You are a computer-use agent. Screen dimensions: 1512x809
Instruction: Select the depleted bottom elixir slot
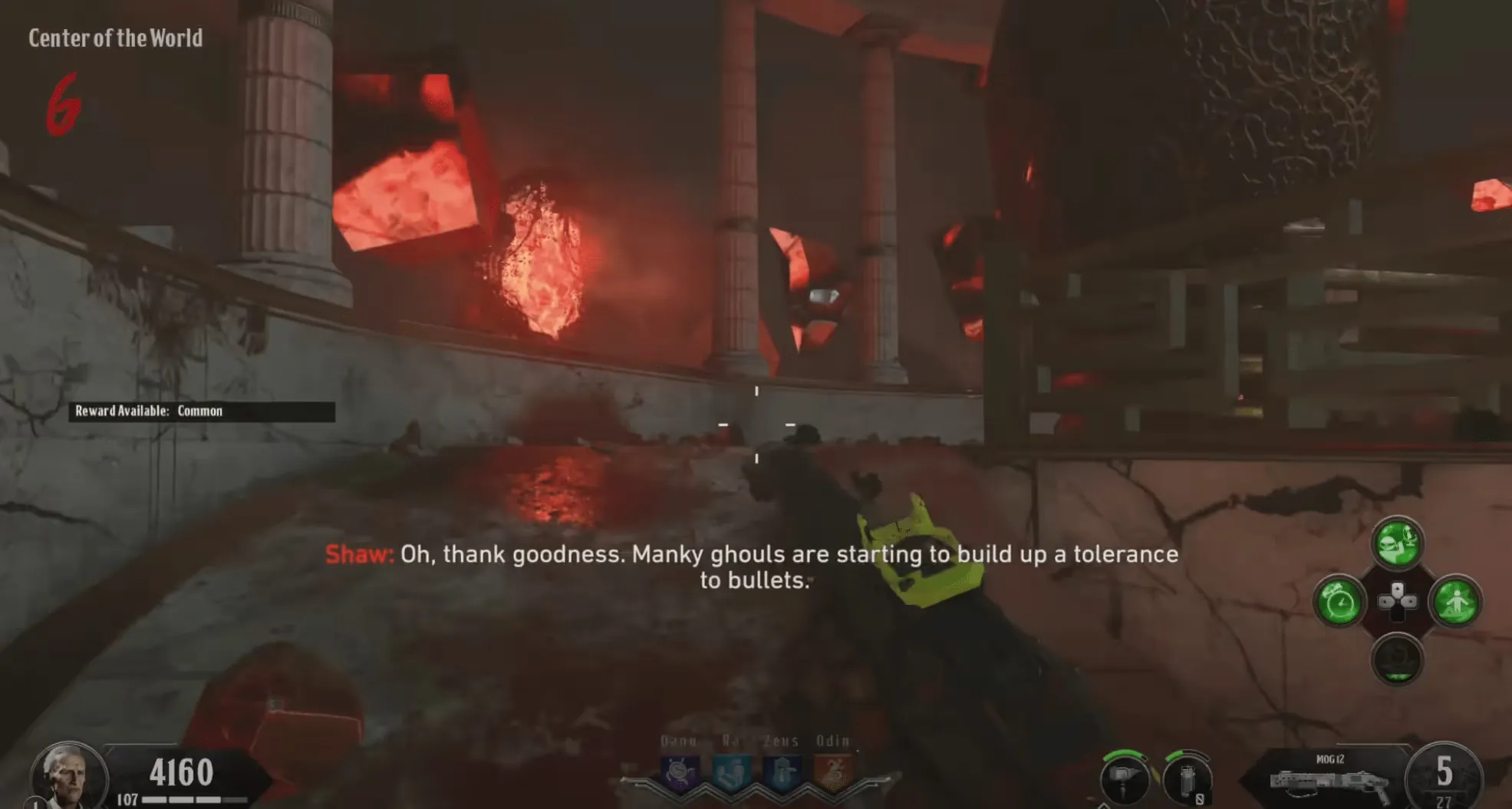coord(1397,659)
